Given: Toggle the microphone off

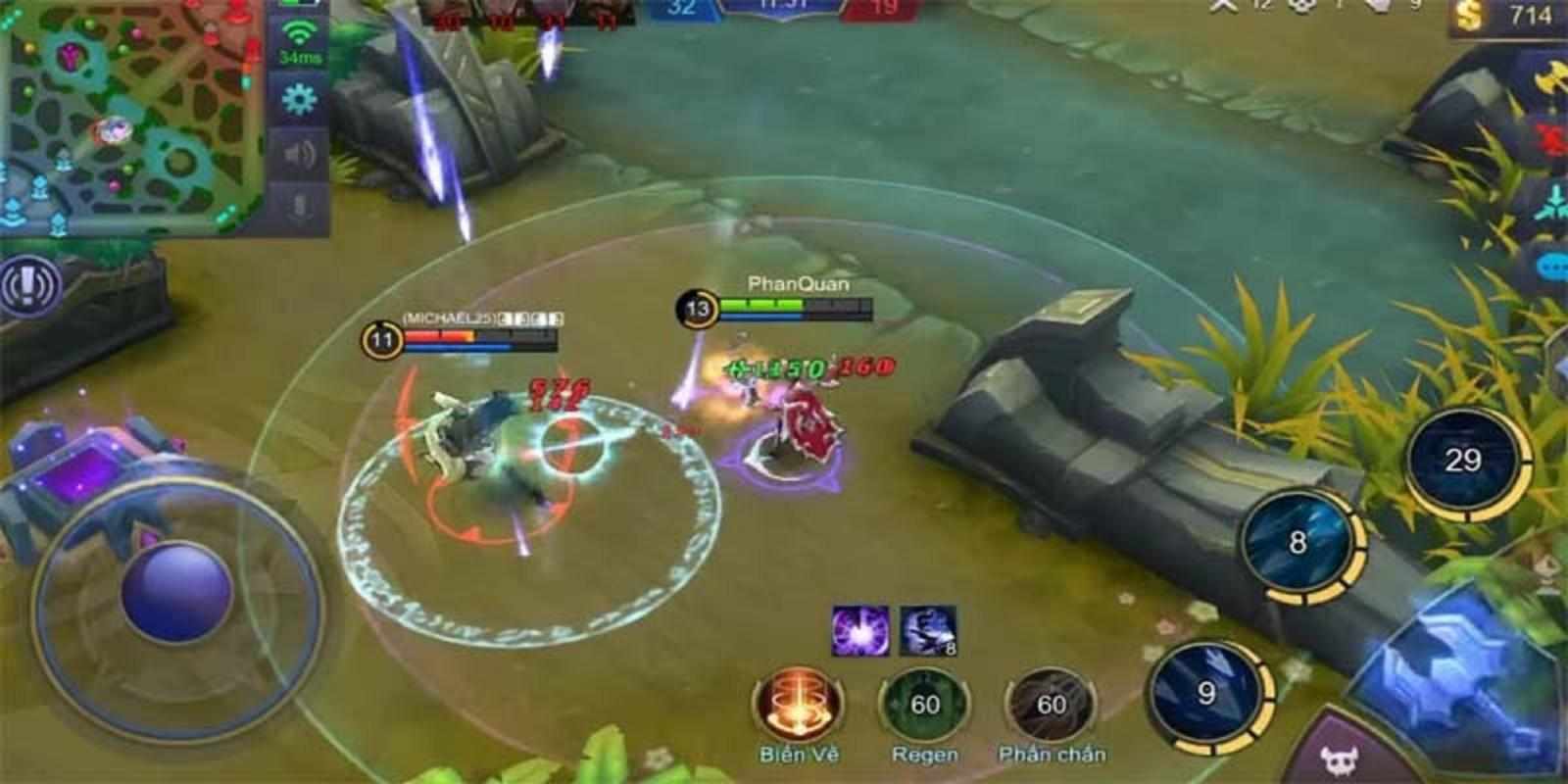Looking at the screenshot, I should click(301, 204).
